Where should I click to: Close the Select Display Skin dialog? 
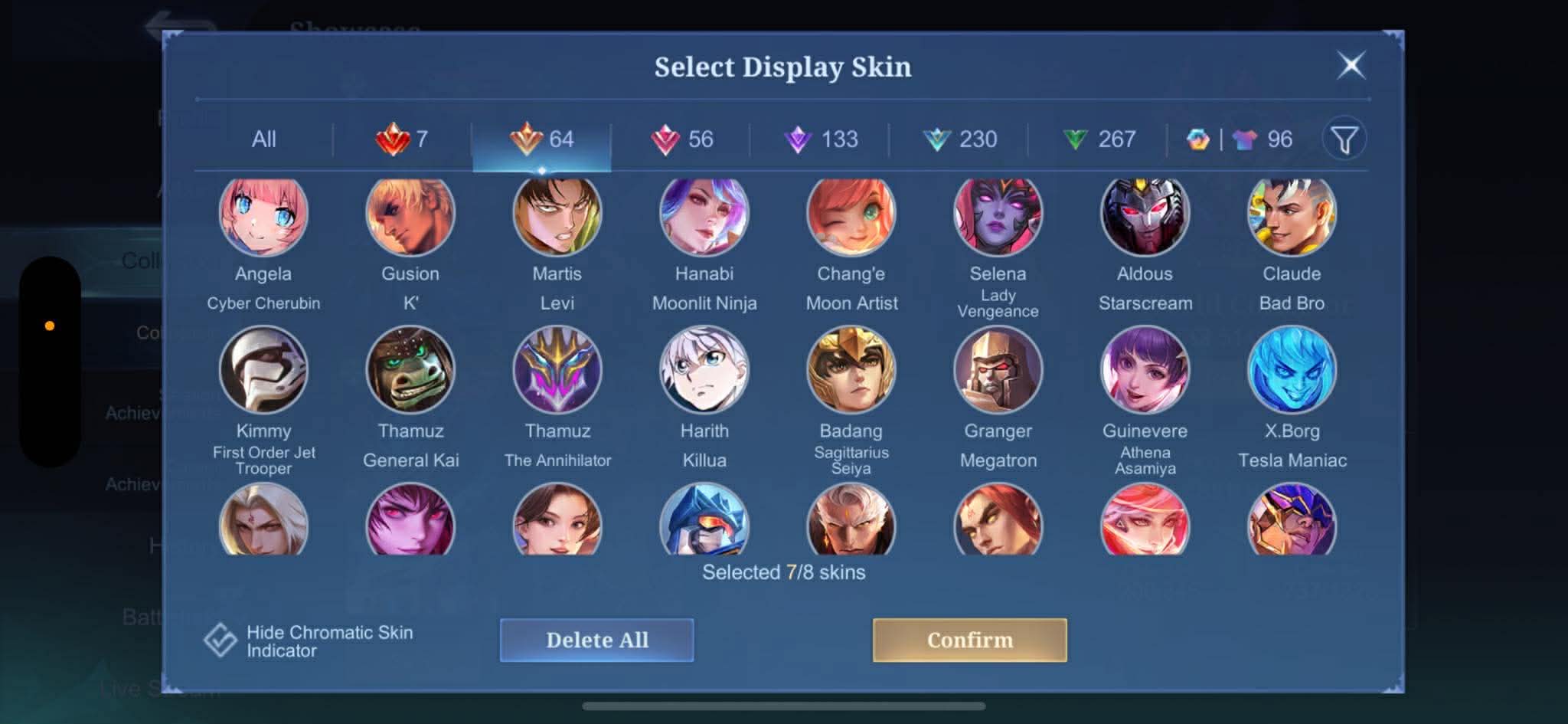click(x=1351, y=65)
